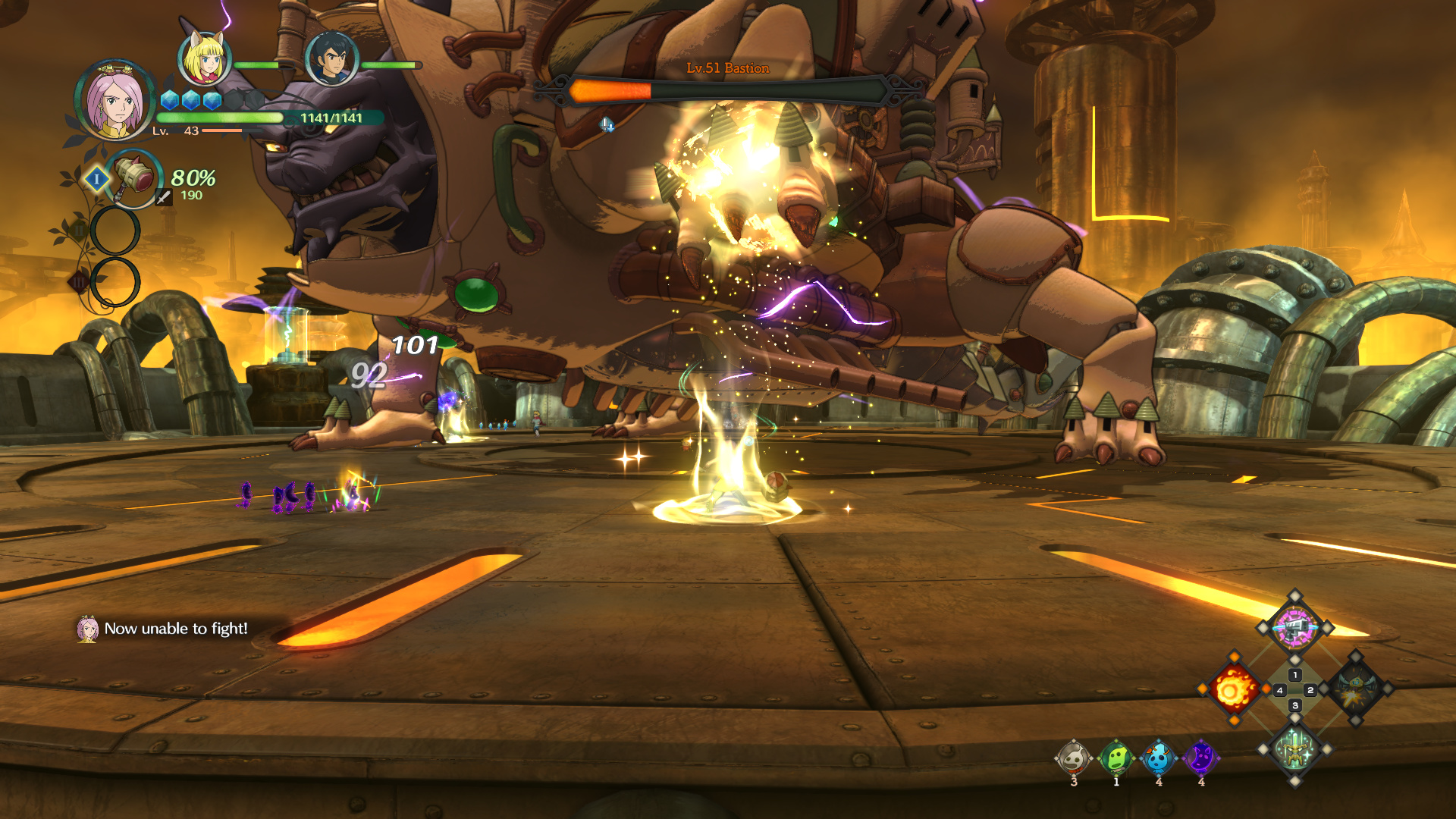Select the white higgledy icon
The height and width of the screenshot is (819, 1456).
[1073, 758]
